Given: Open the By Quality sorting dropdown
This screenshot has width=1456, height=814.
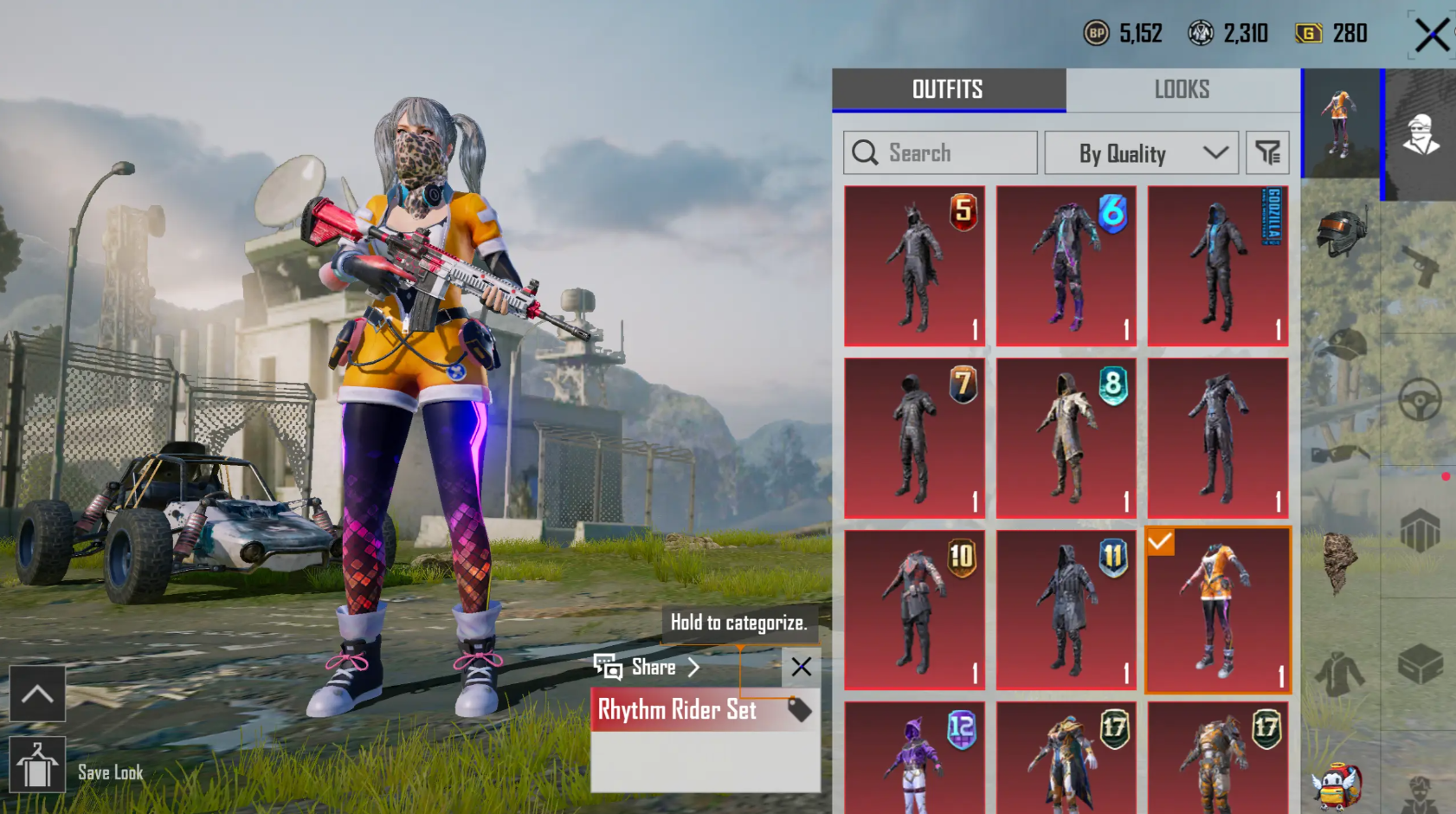Looking at the screenshot, I should pyautogui.click(x=1141, y=152).
